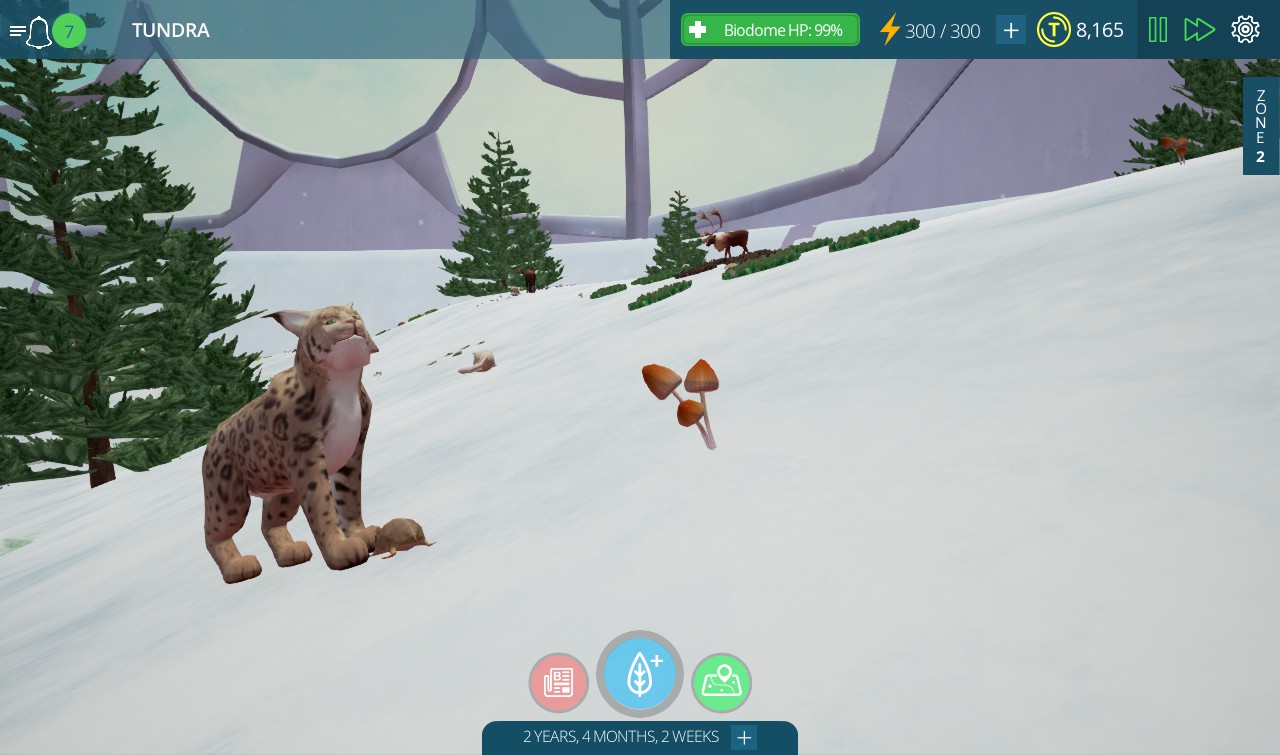Image resolution: width=1280 pixels, height=755 pixels.
Task: Click the golden T coin currency icon
Action: [x=1054, y=30]
